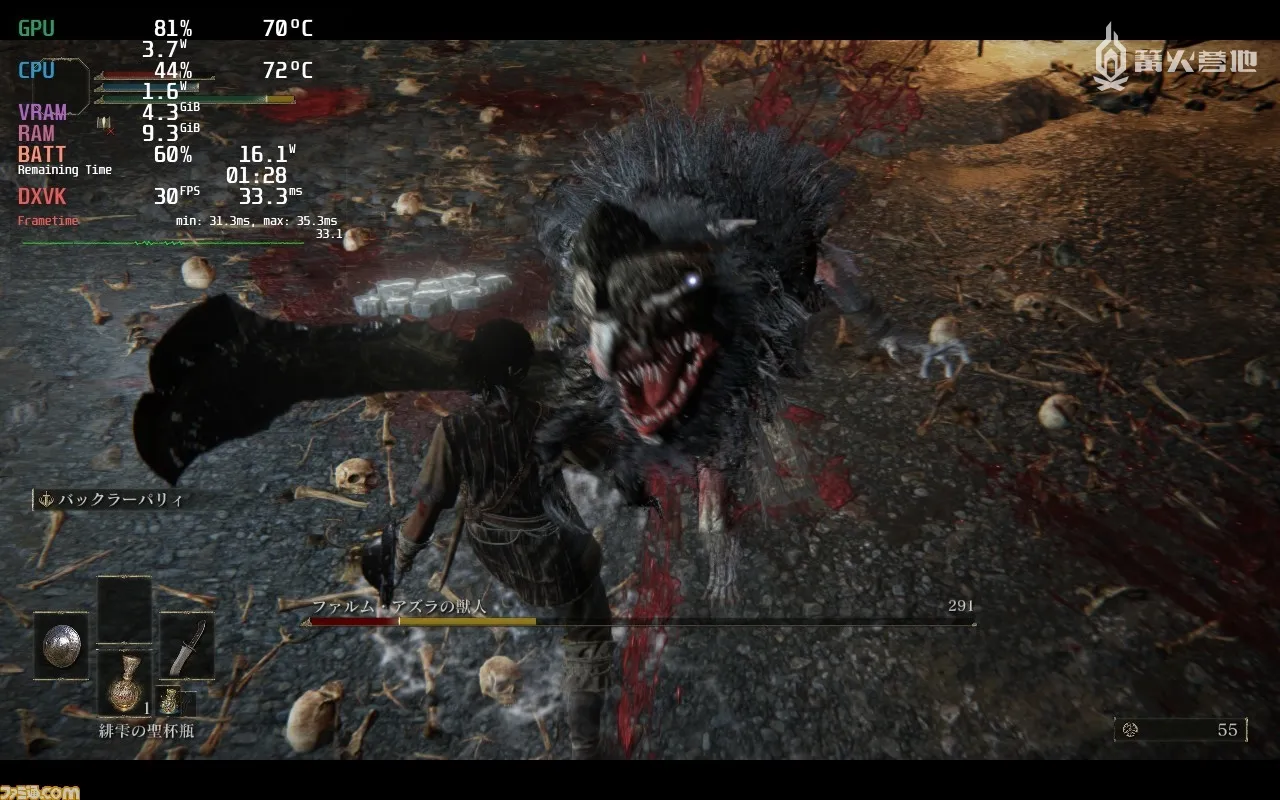Select the buckler shield equipment slot

coord(61,645)
